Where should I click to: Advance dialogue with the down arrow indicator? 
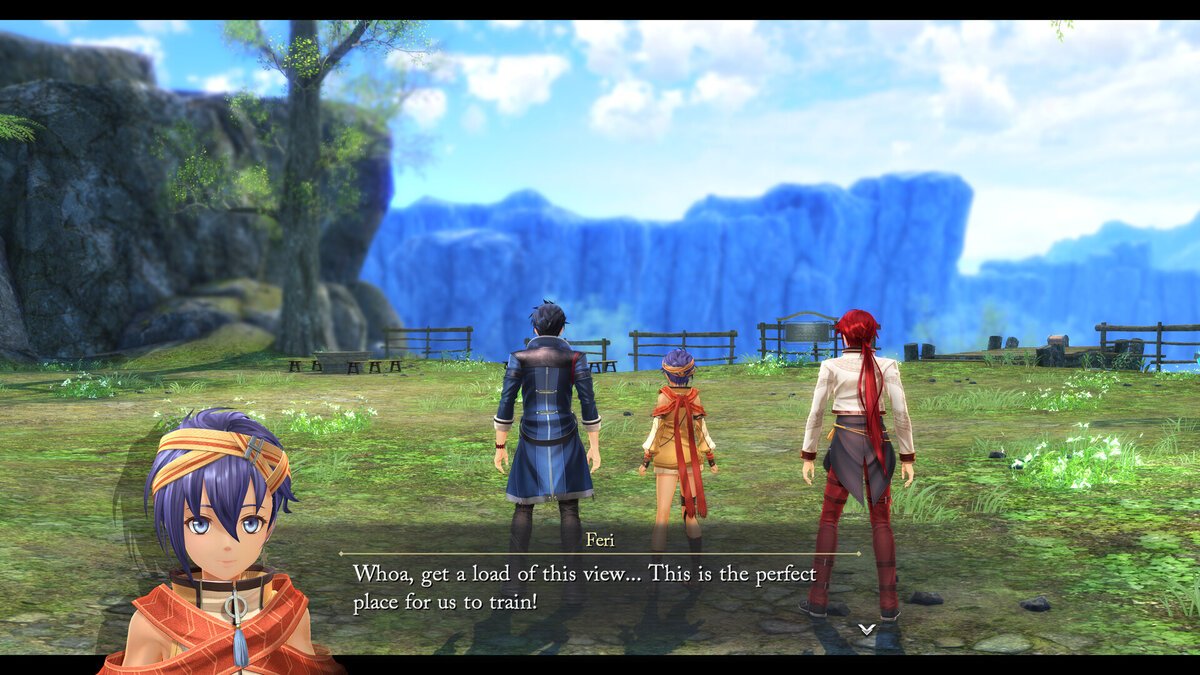click(867, 629)
